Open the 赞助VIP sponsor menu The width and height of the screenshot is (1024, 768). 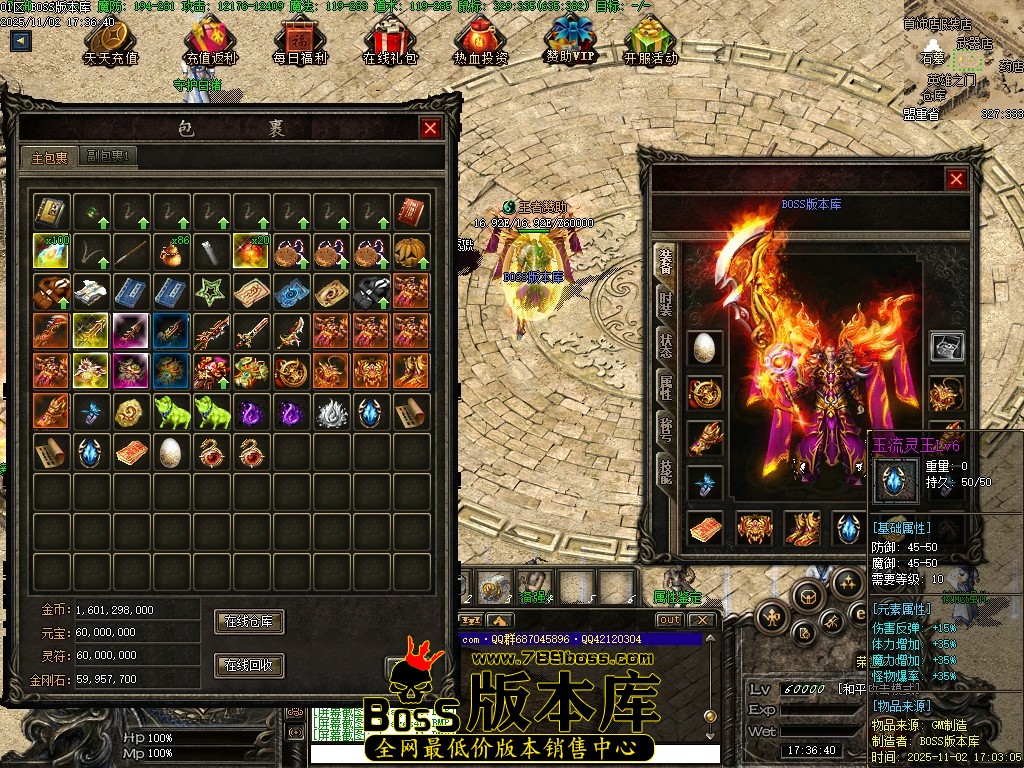point(570,40)
